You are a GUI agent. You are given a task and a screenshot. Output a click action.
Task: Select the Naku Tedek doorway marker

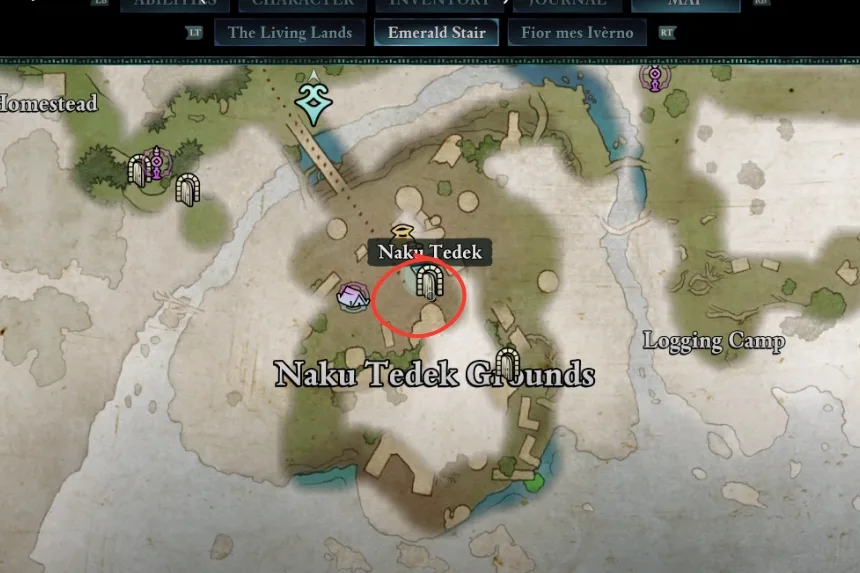429,282
